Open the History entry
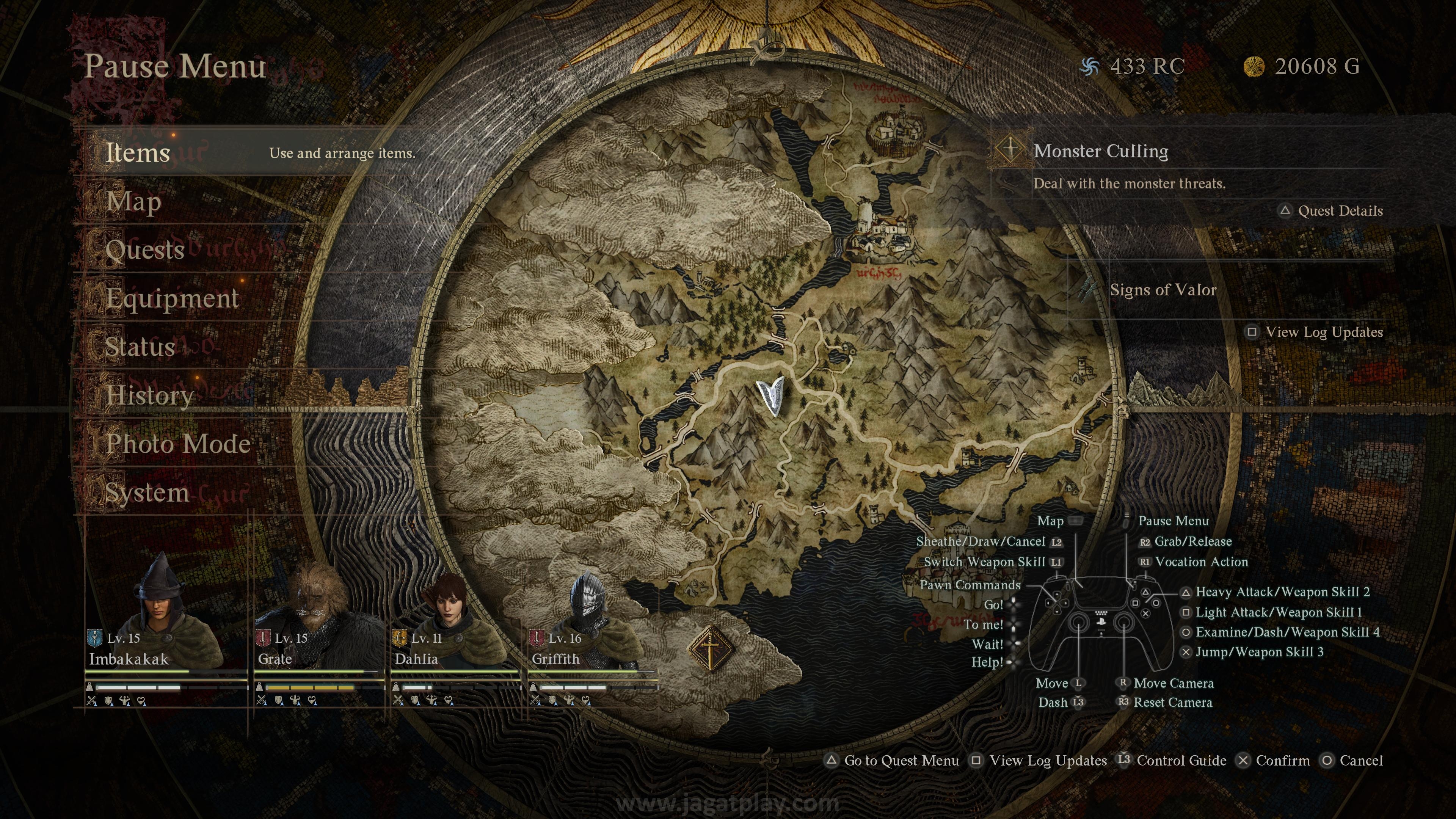Viewport: 1456px width, 819px height. coord(150,395)
